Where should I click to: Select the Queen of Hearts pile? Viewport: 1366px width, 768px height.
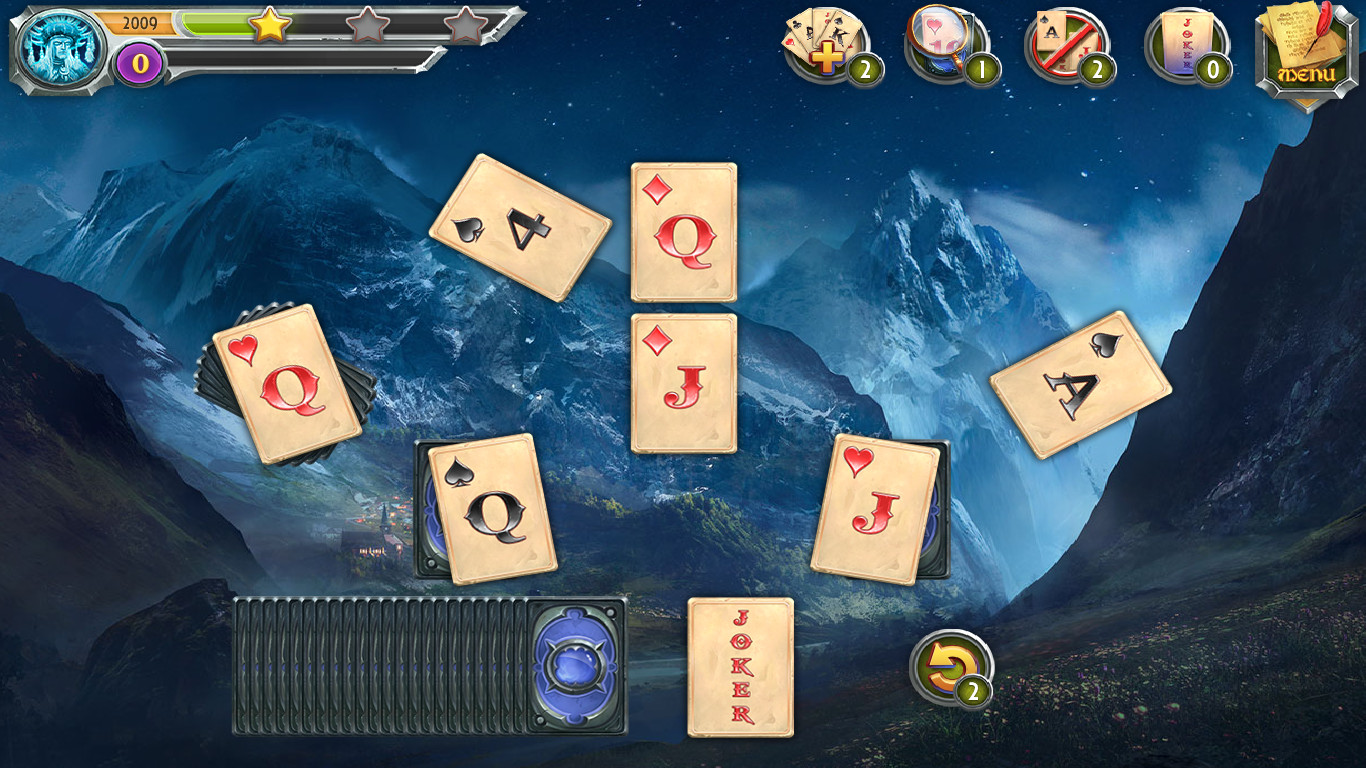point(283,382)
